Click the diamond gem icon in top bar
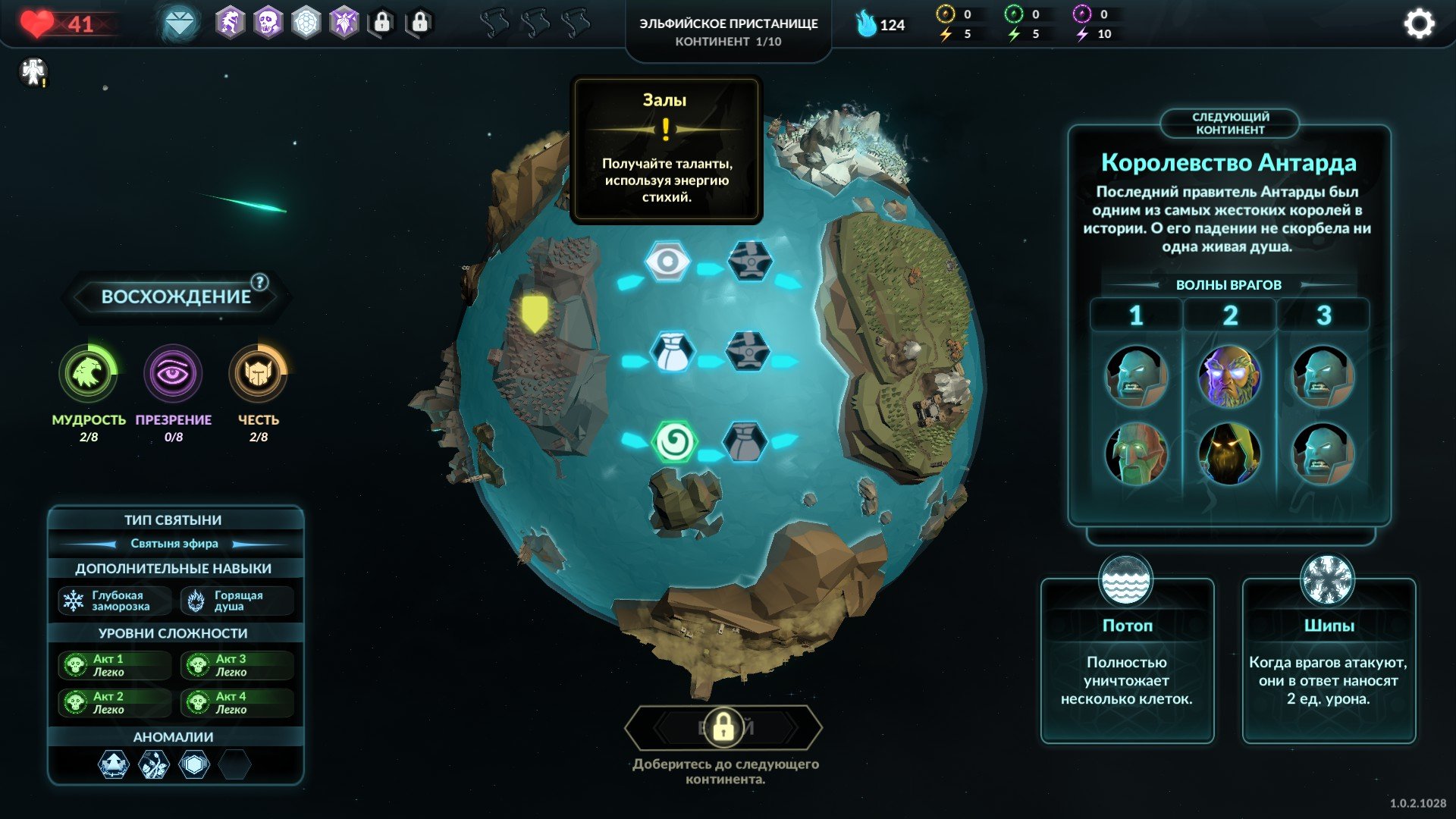Screen dimensions: 1456x819 [180, 24]
